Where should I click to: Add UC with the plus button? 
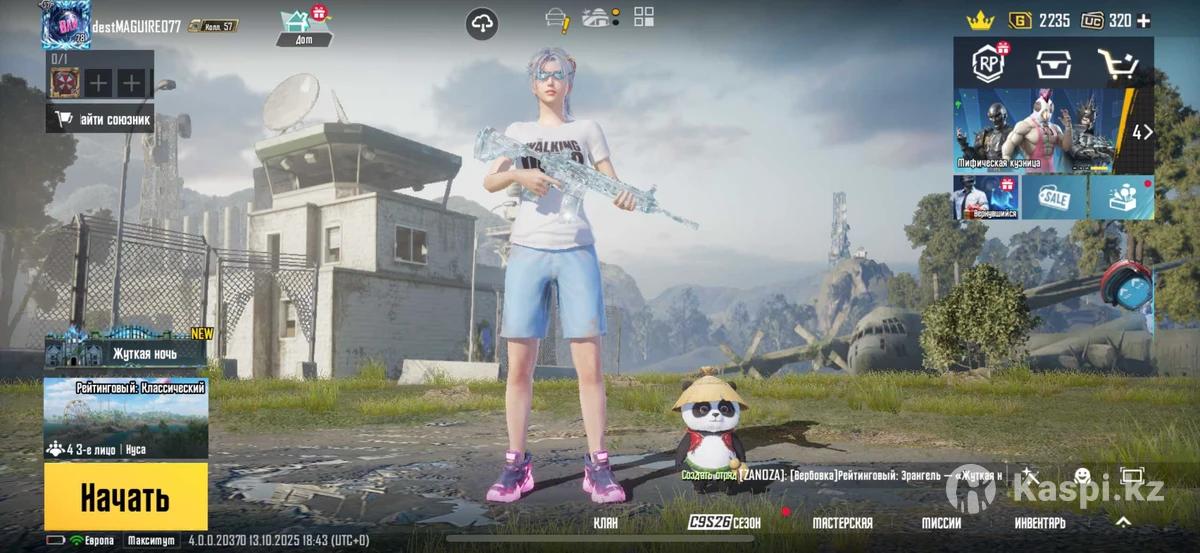(1144, 20)
